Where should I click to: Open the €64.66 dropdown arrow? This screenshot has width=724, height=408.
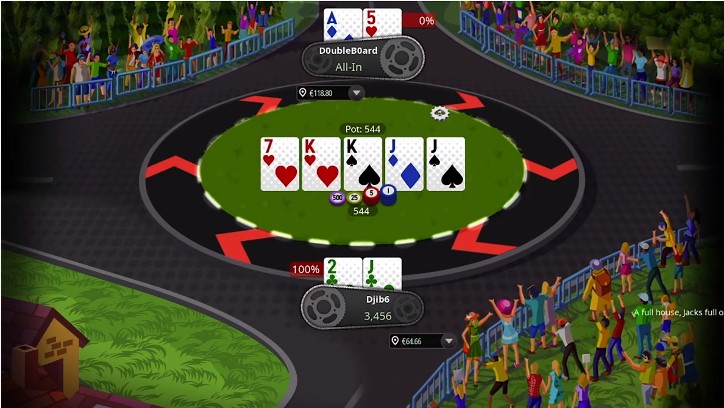tap(447, 341)
